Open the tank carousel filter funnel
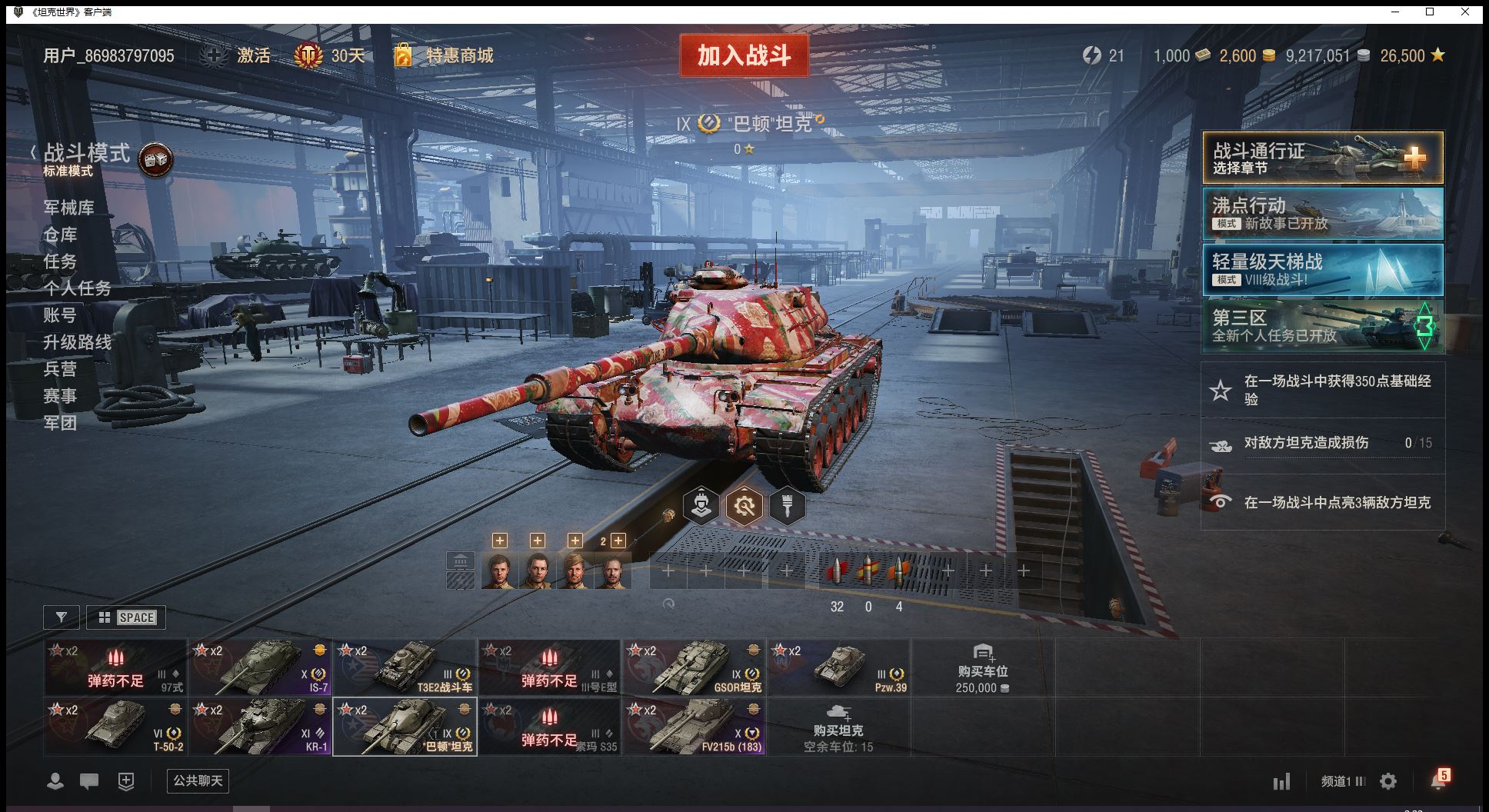The image size is (1489, 812). tap(62, 617)
